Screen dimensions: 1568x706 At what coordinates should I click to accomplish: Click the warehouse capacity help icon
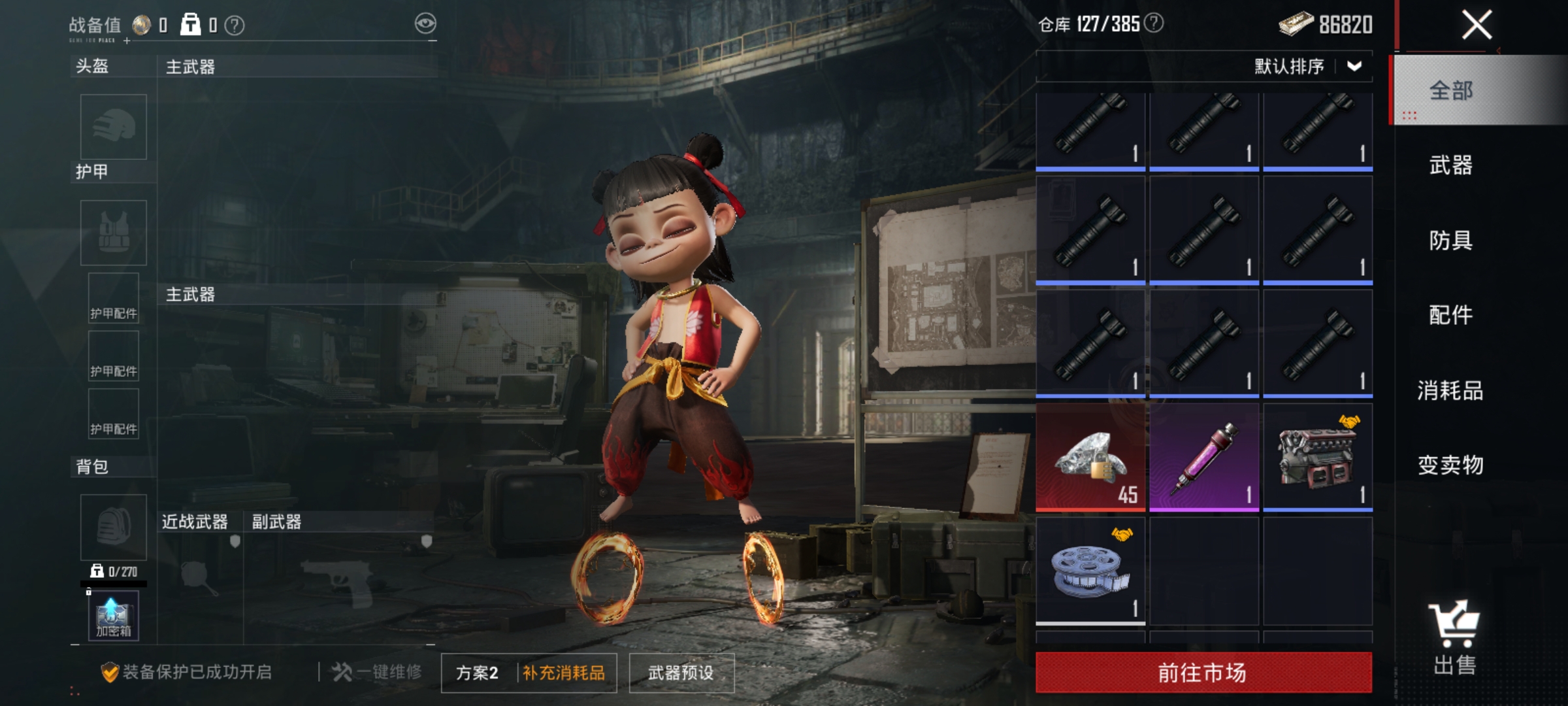point(1154,24)
